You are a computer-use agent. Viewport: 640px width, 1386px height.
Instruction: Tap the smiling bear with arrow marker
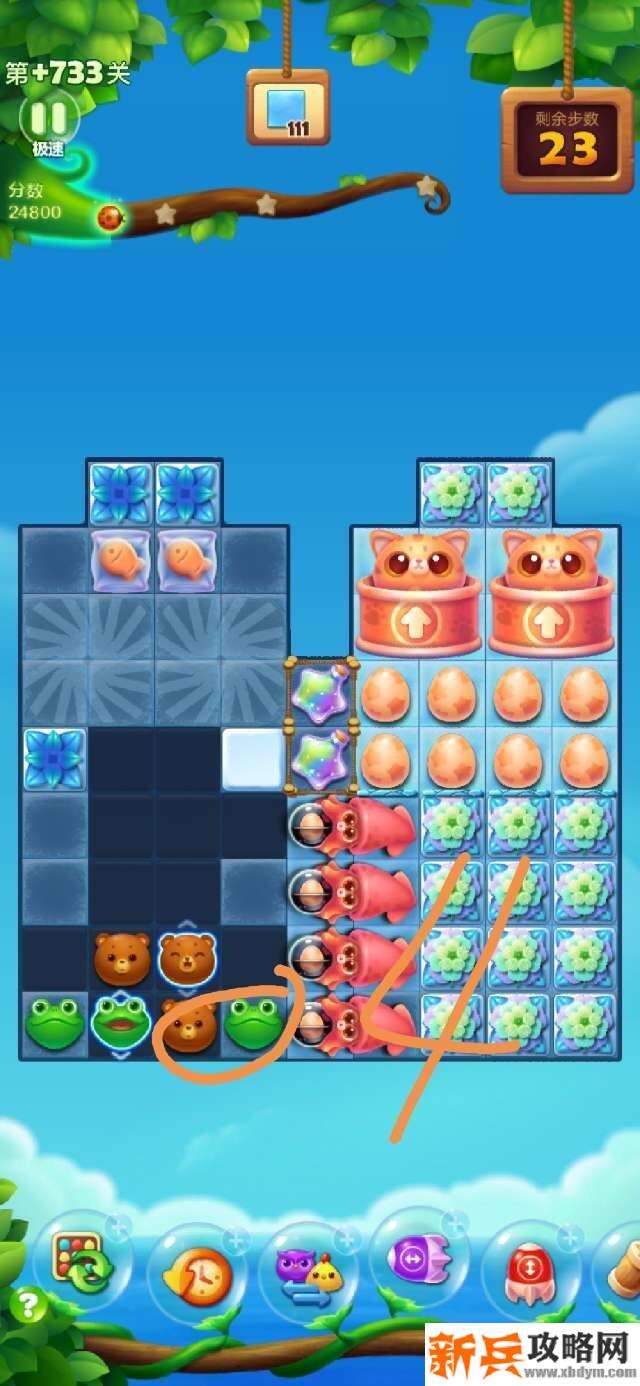click(188, 958)
